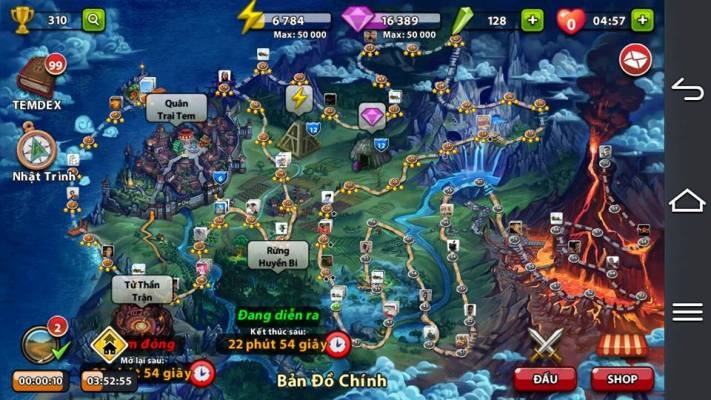Tap the pink gem mine node on the map
Screen dimensions: 711x400
pos(372,117)
